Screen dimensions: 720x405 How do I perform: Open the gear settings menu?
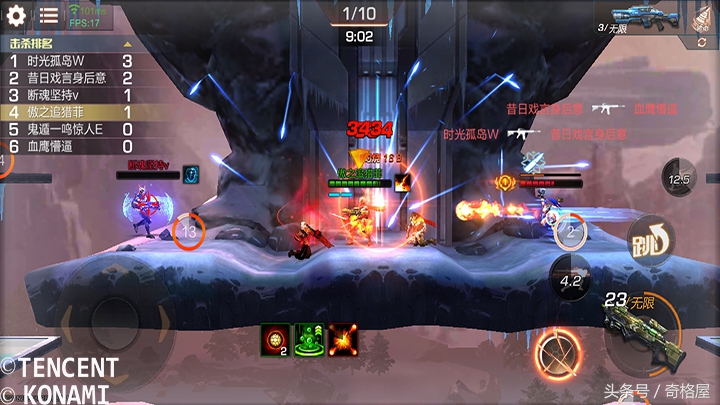pos(15,15)
